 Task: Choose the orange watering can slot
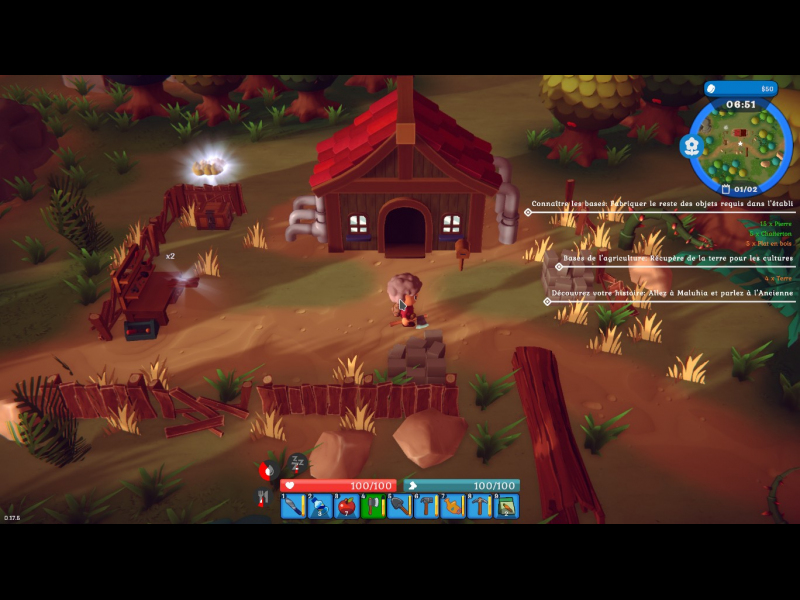[453, 506]
